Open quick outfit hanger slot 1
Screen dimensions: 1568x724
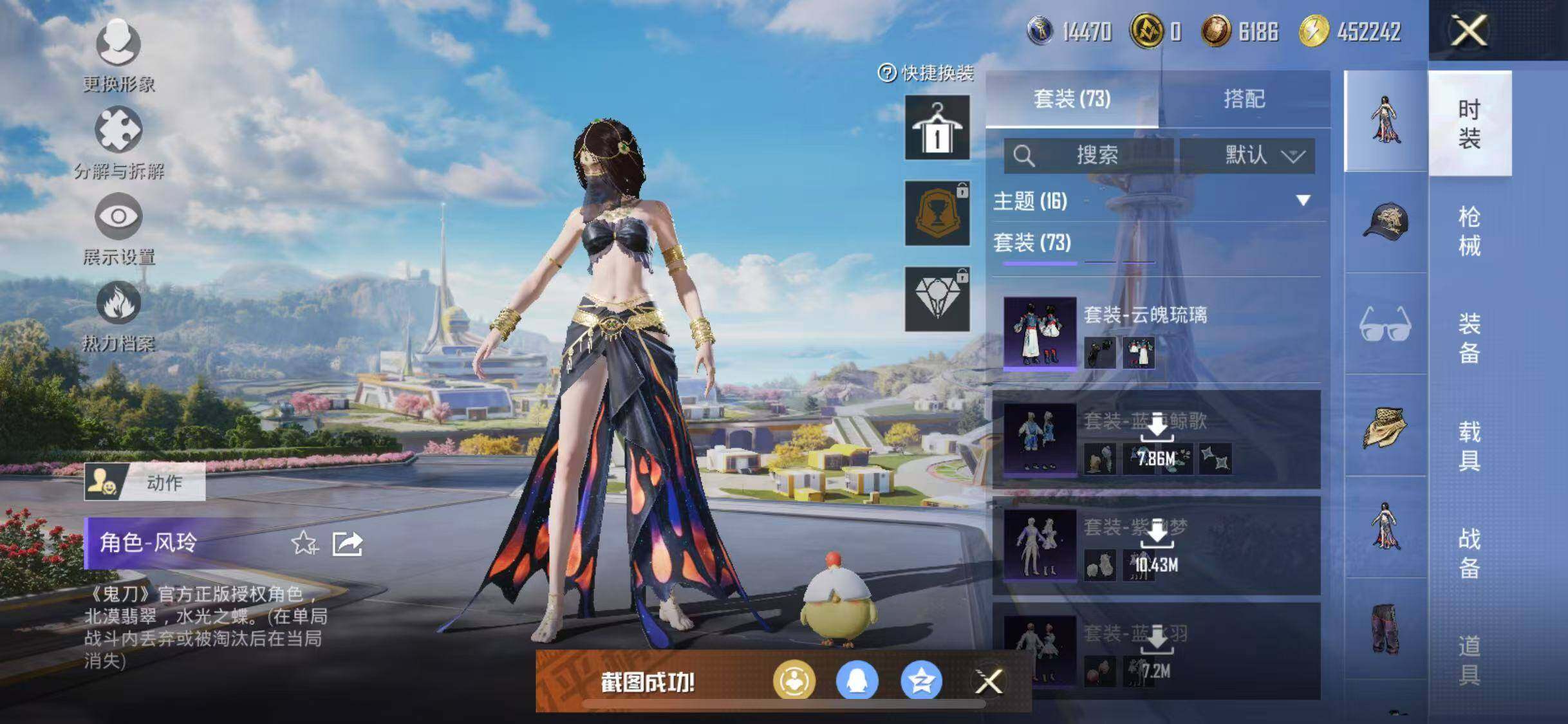[937, 127]
